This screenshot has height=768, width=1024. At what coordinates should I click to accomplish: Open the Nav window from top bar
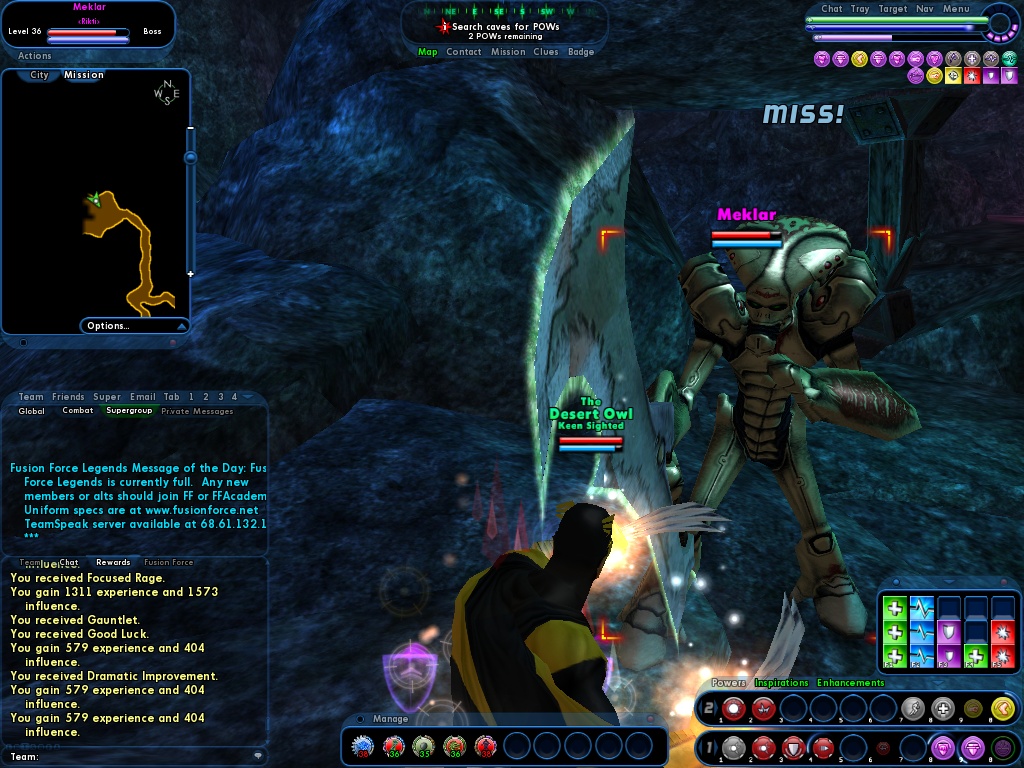click(924, 9)
